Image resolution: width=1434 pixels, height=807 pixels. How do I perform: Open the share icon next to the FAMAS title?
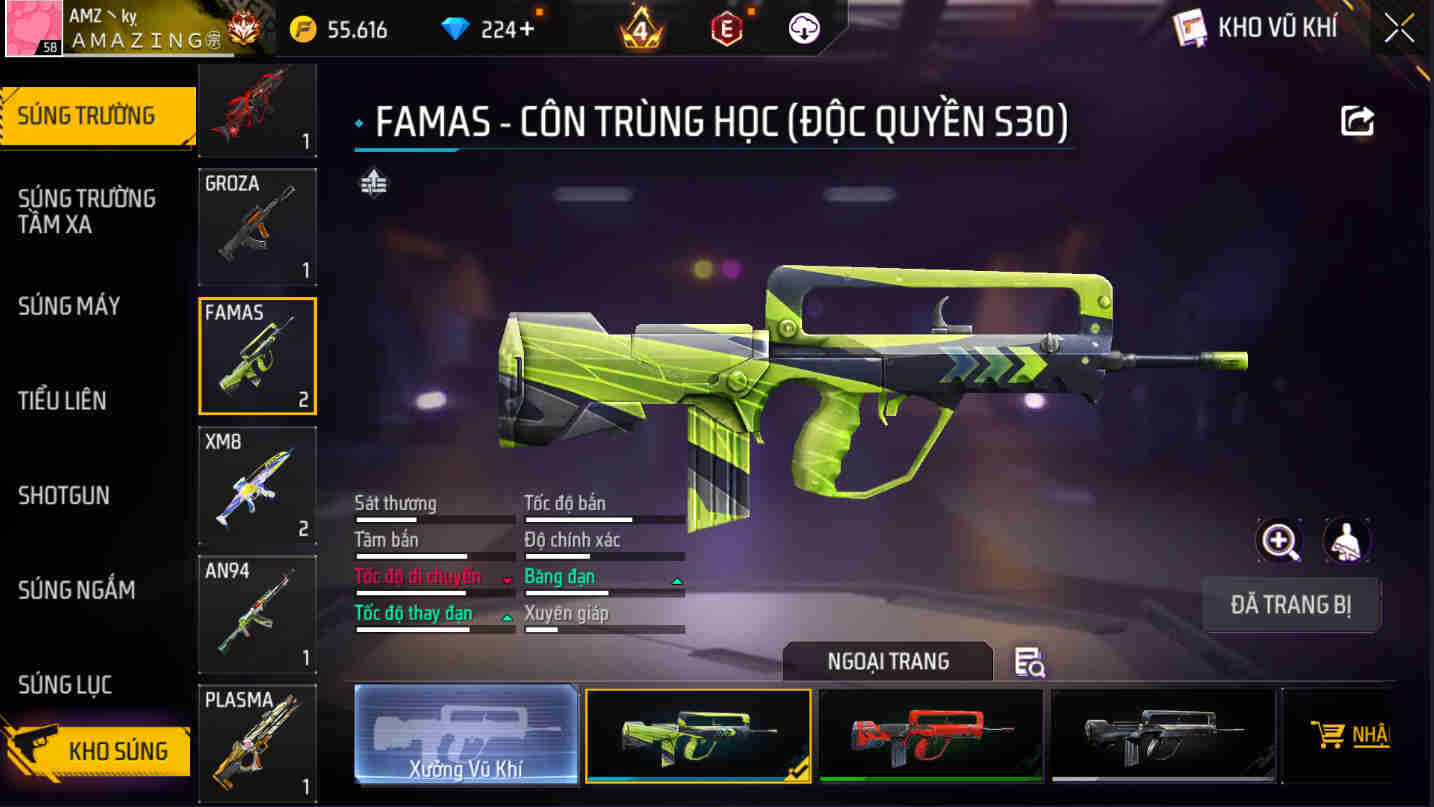[x=1357, y=120]
